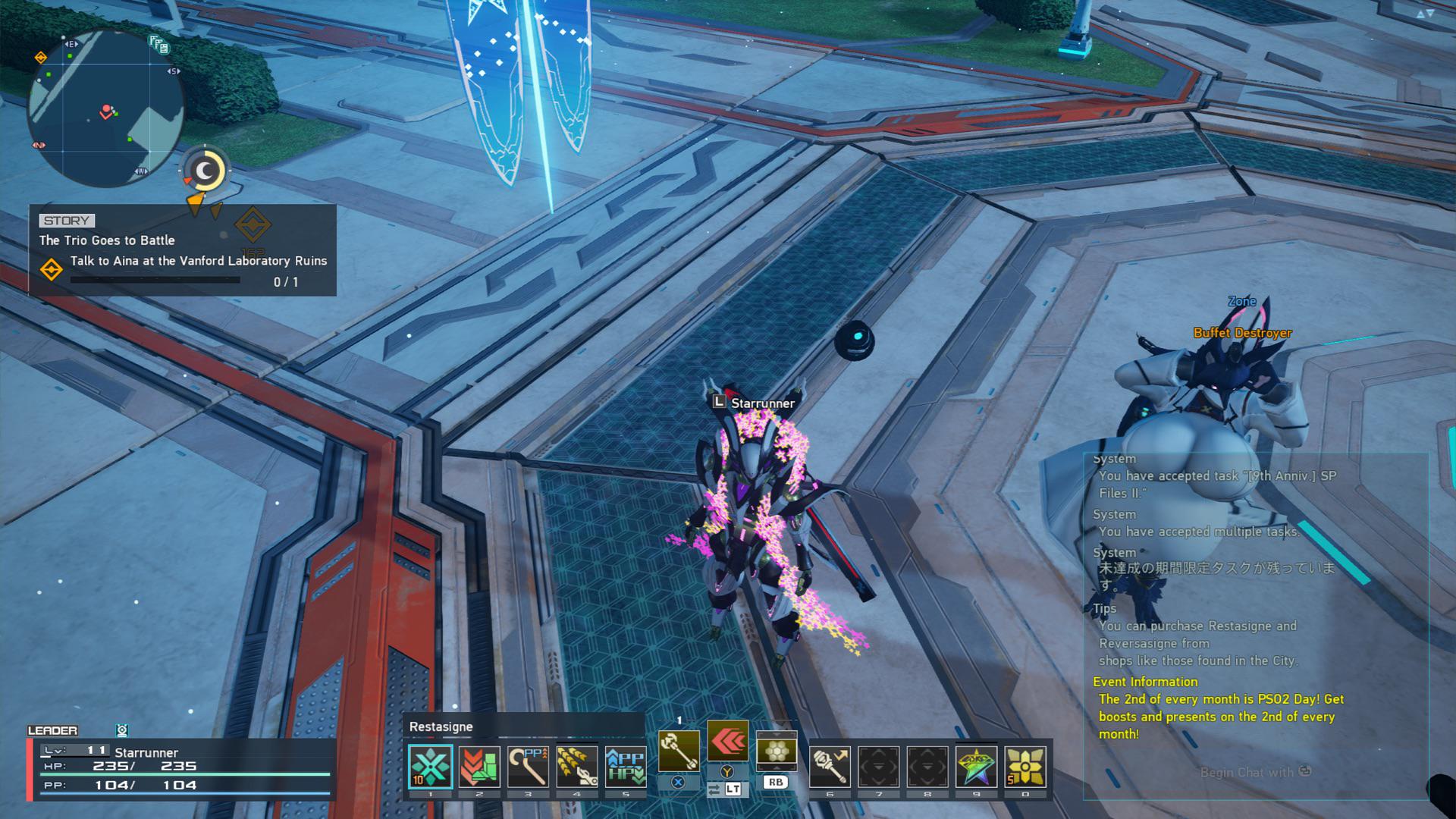
Task: Click the task list icon beside minimap
Action: [159, 45]
